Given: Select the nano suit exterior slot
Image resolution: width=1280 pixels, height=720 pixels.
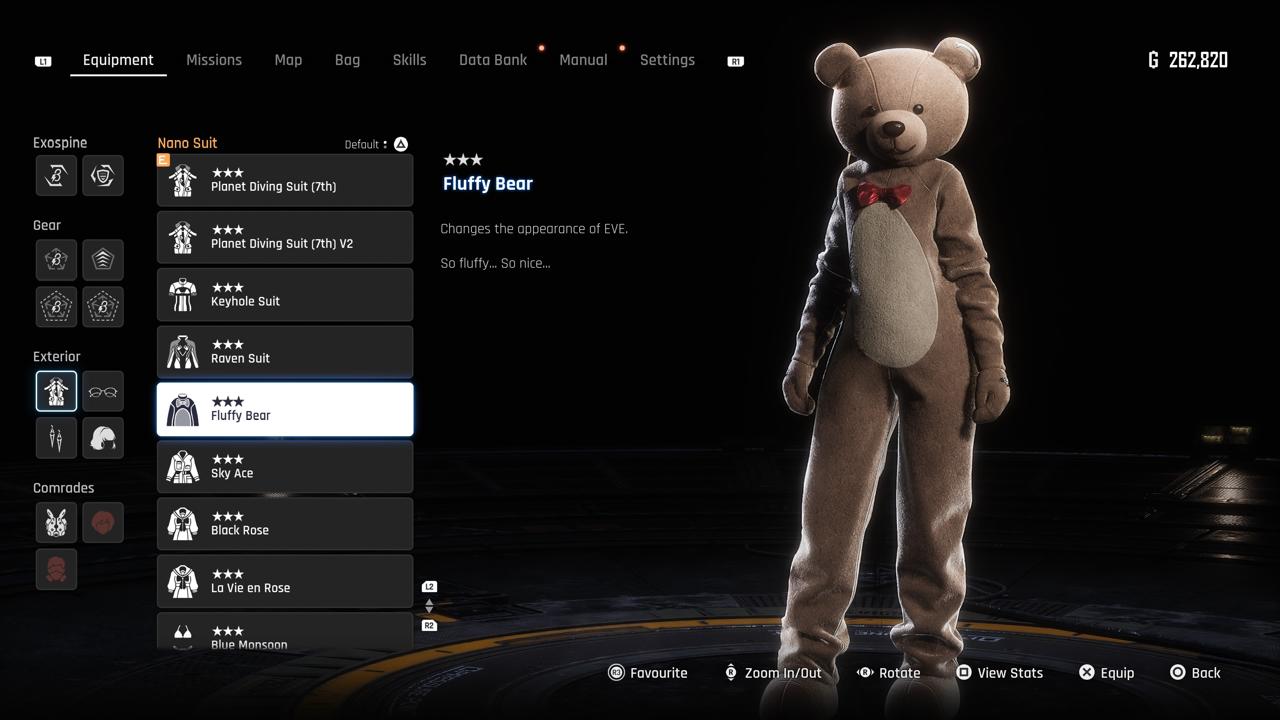Looking at the screenshot, I should (x=56, y=391).
